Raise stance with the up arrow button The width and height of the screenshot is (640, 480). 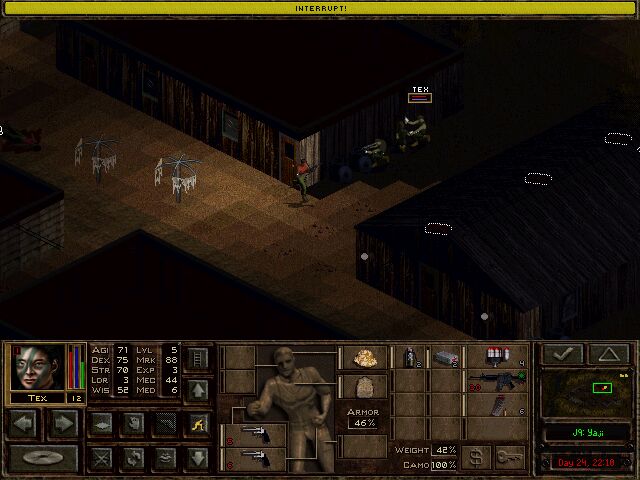[197, 388]
